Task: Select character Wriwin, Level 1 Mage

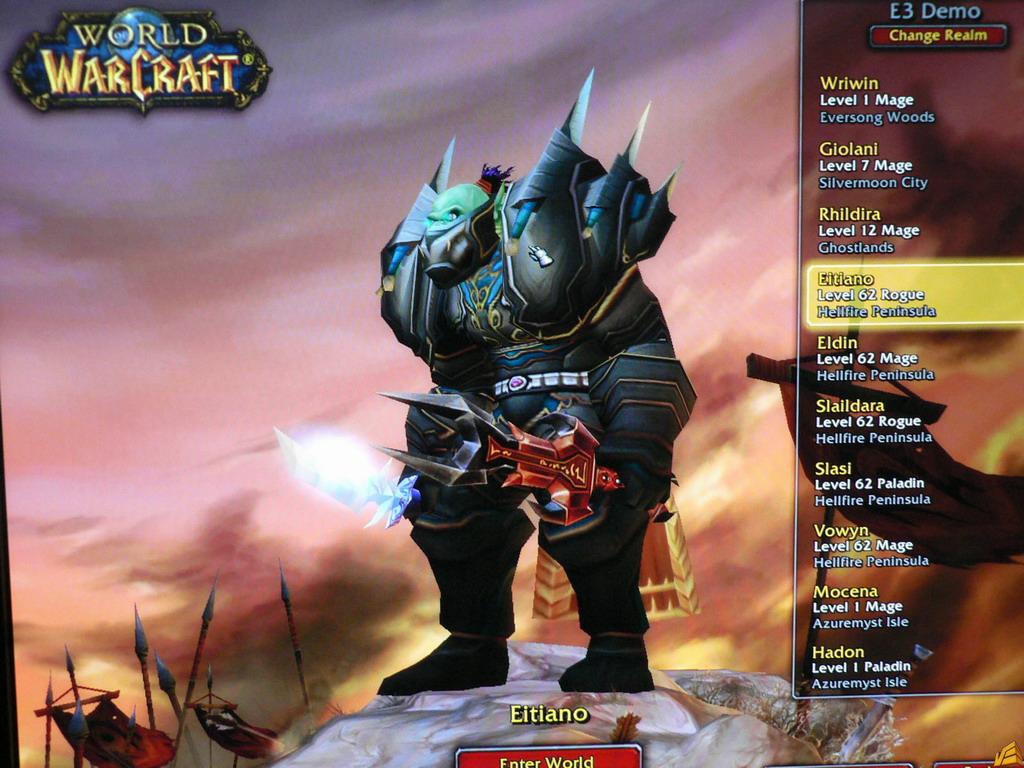Action: (877, 100)
